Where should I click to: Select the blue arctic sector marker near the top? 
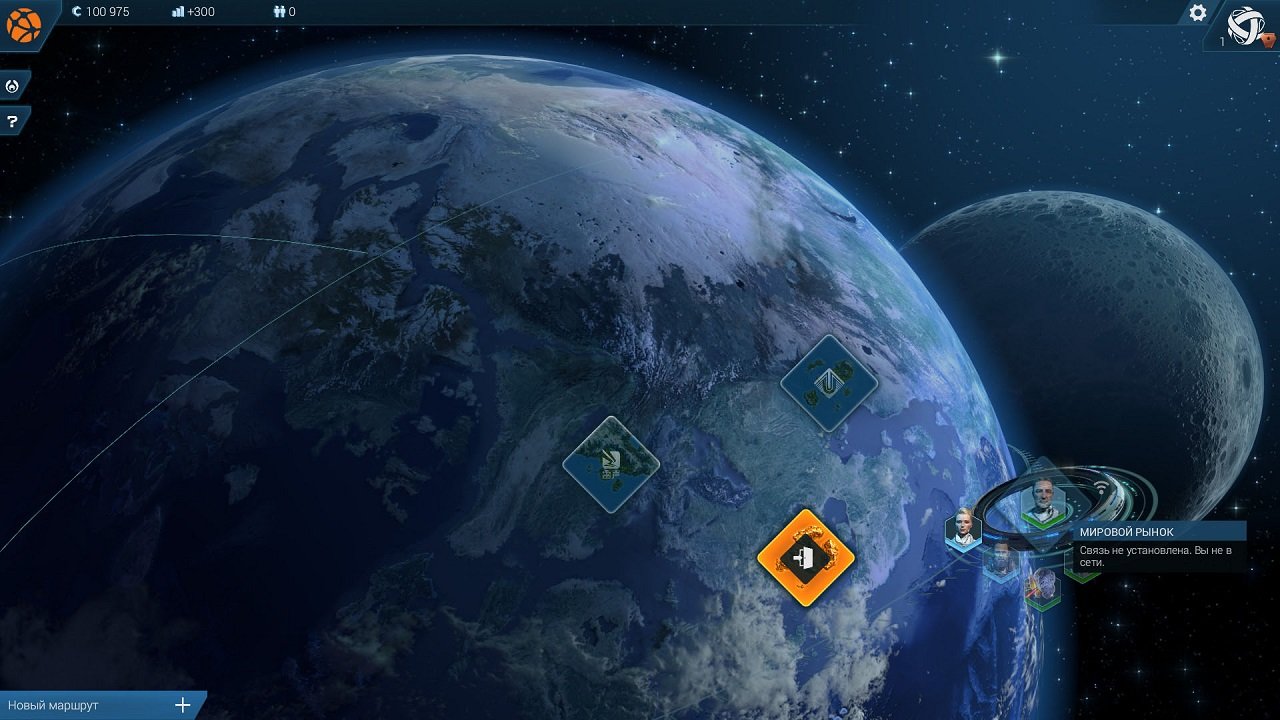pyautogui.click(x=829, y=385)
